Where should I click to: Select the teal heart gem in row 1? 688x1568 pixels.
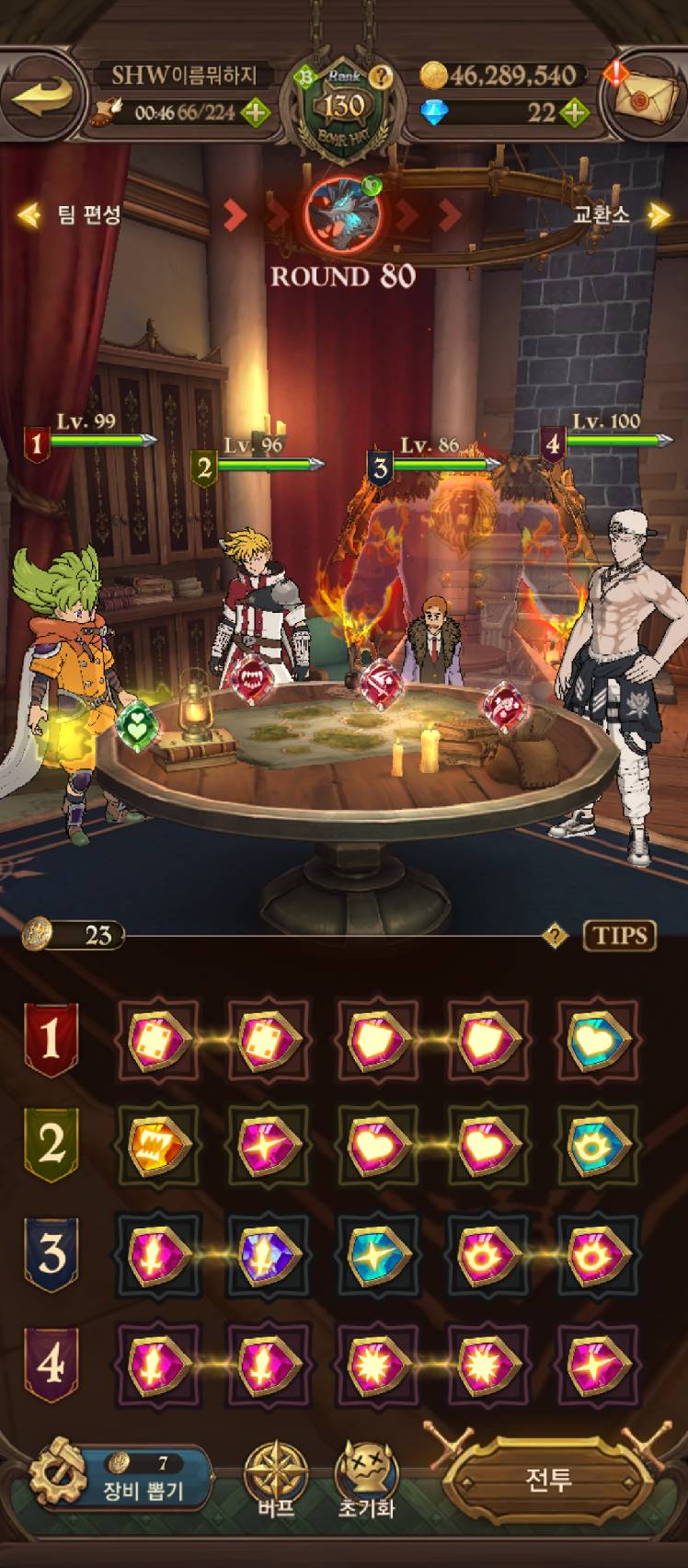tap(599, 1042)
